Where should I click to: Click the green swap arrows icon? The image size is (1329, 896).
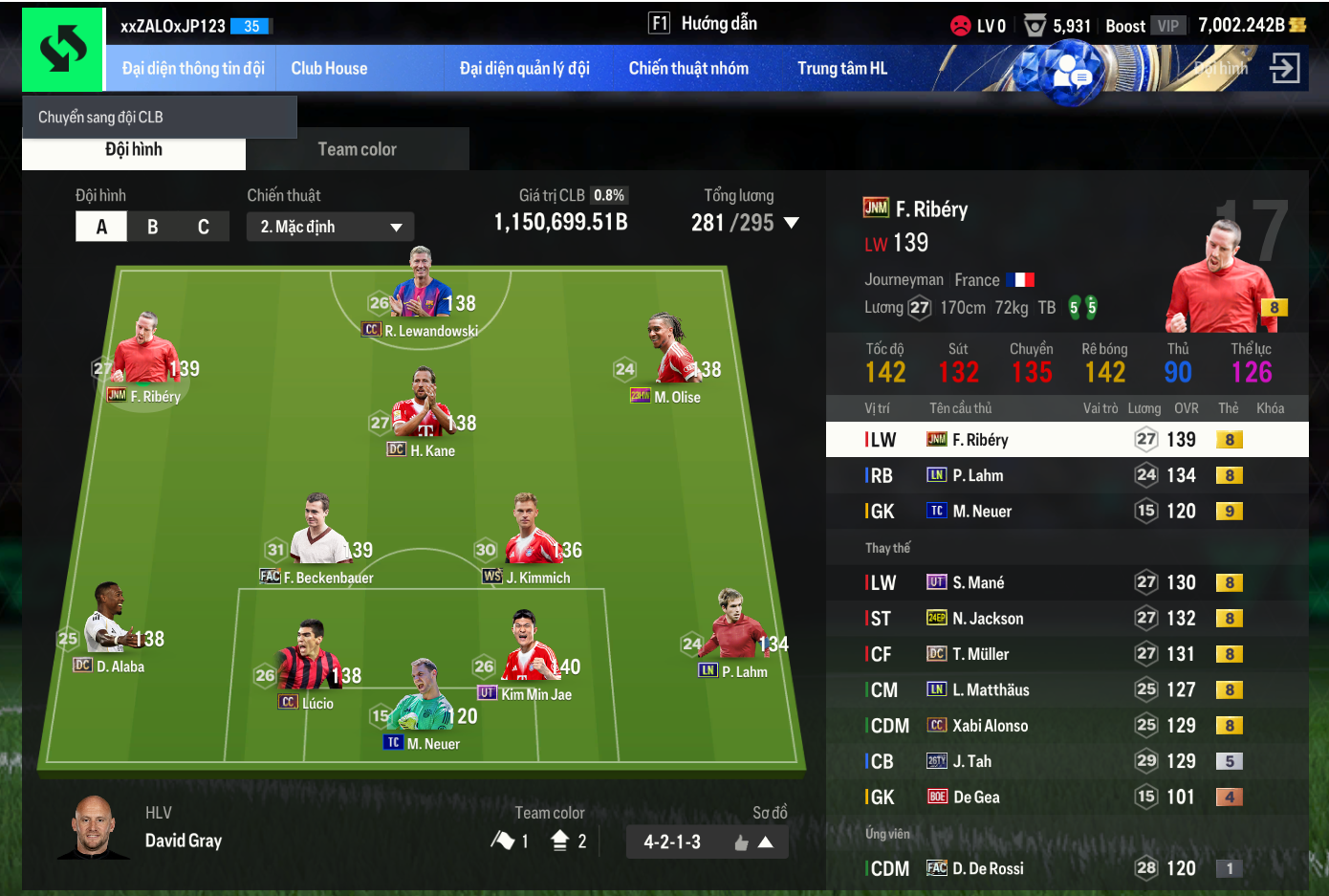tap(63, 50)
